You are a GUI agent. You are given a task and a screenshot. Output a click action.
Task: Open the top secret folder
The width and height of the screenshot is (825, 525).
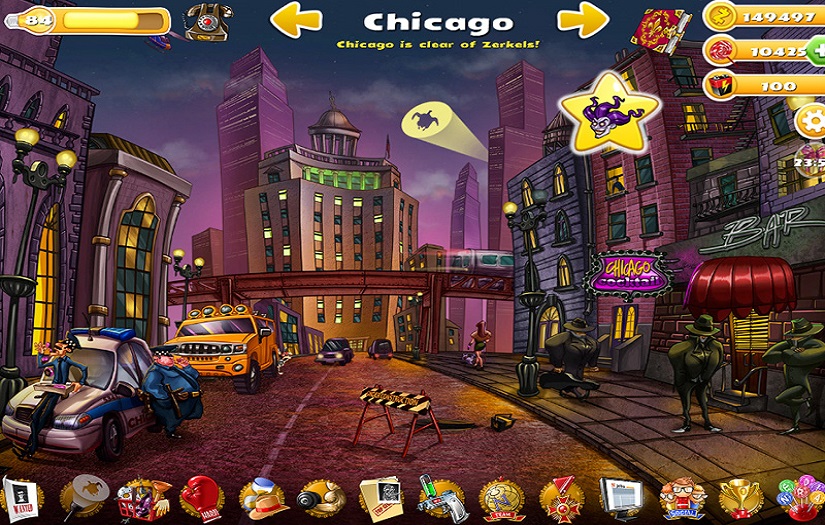pyautogui.click(x=380, y=497)
